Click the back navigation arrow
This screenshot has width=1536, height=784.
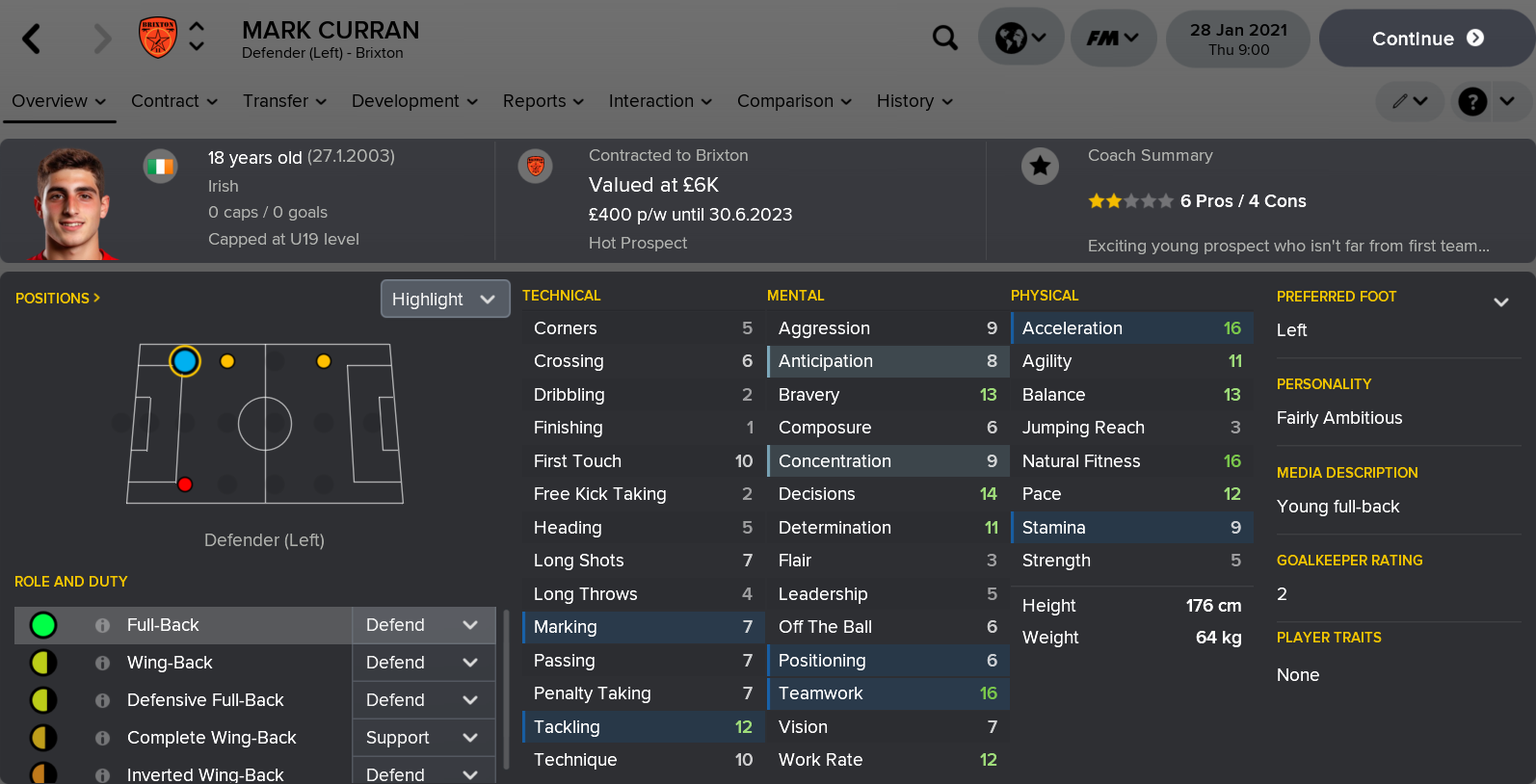(30, 38)
